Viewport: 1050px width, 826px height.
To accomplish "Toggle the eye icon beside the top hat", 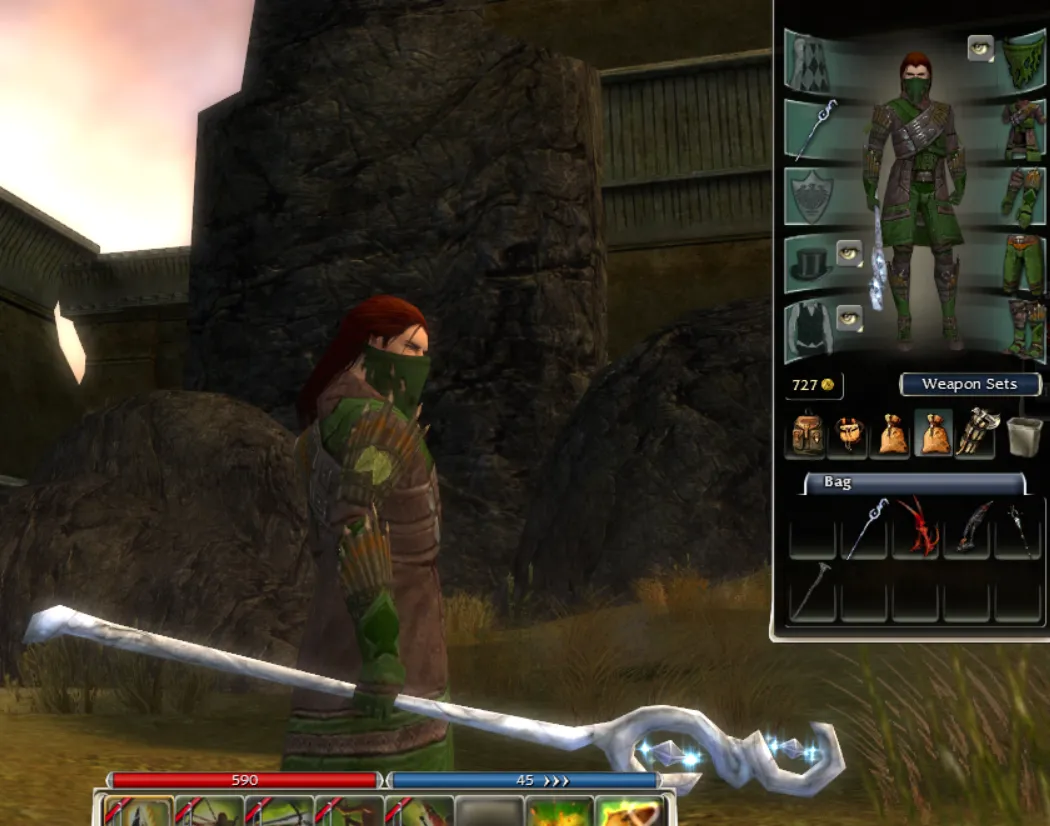I will click(849, 253).
